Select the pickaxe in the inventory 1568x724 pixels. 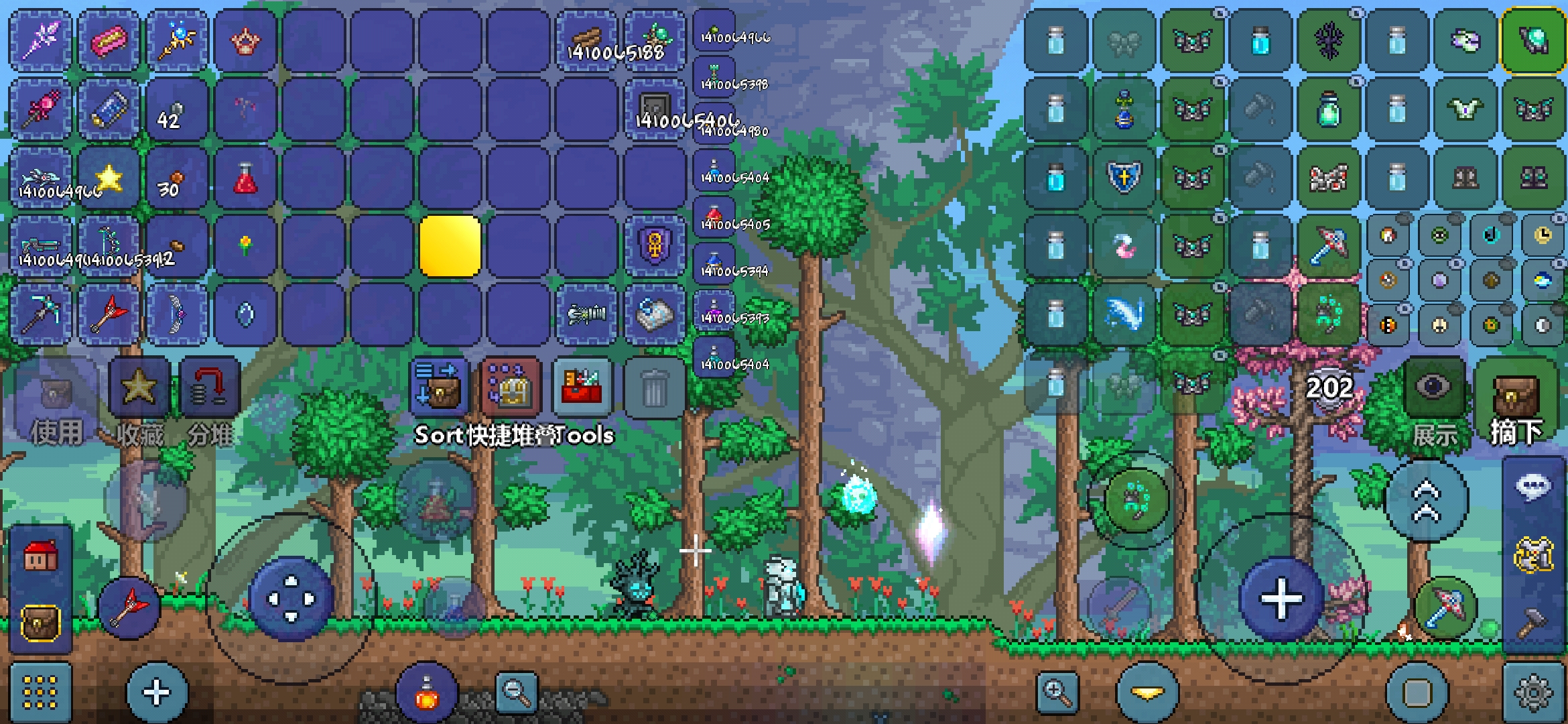click(40, 314)
